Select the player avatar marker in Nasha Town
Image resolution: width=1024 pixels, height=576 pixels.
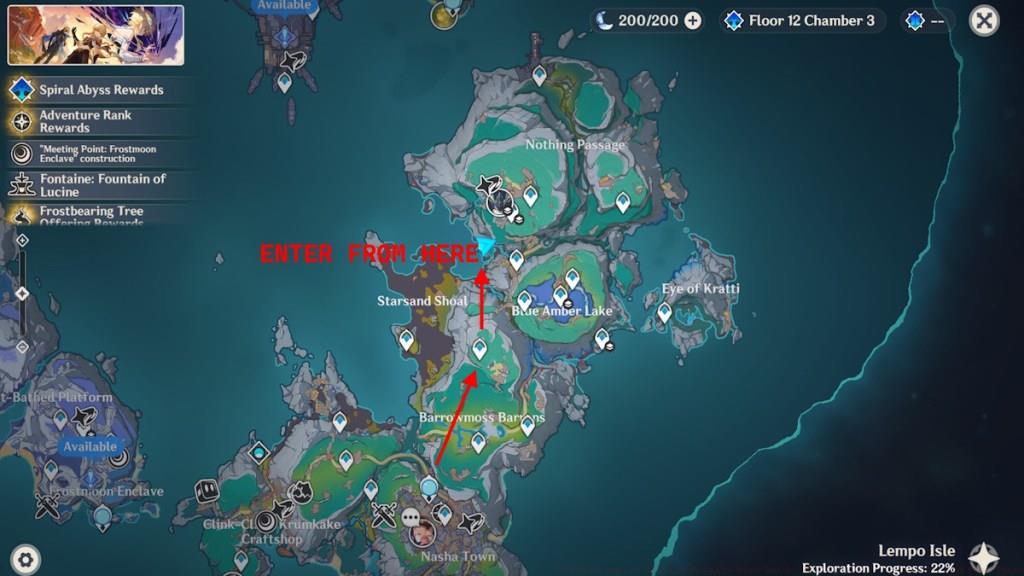421,533
